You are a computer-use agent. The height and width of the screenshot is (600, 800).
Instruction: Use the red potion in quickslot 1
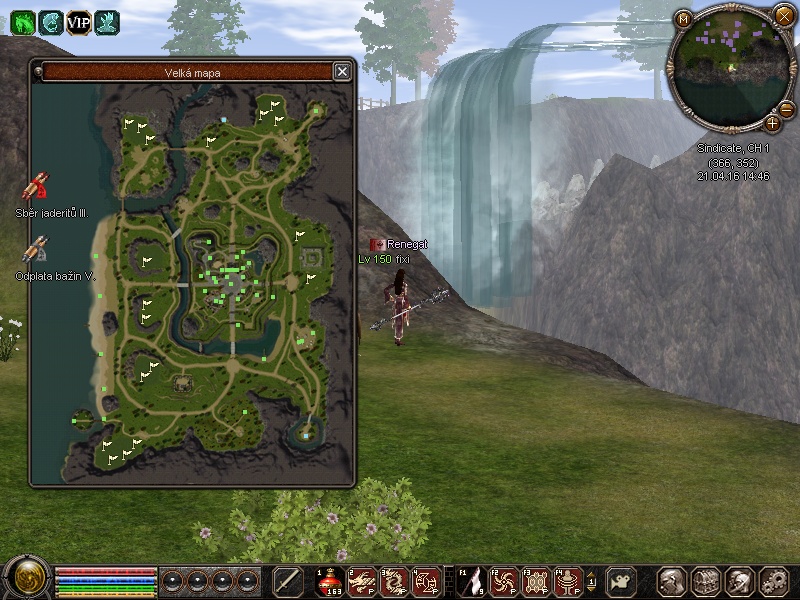point(331,581)
